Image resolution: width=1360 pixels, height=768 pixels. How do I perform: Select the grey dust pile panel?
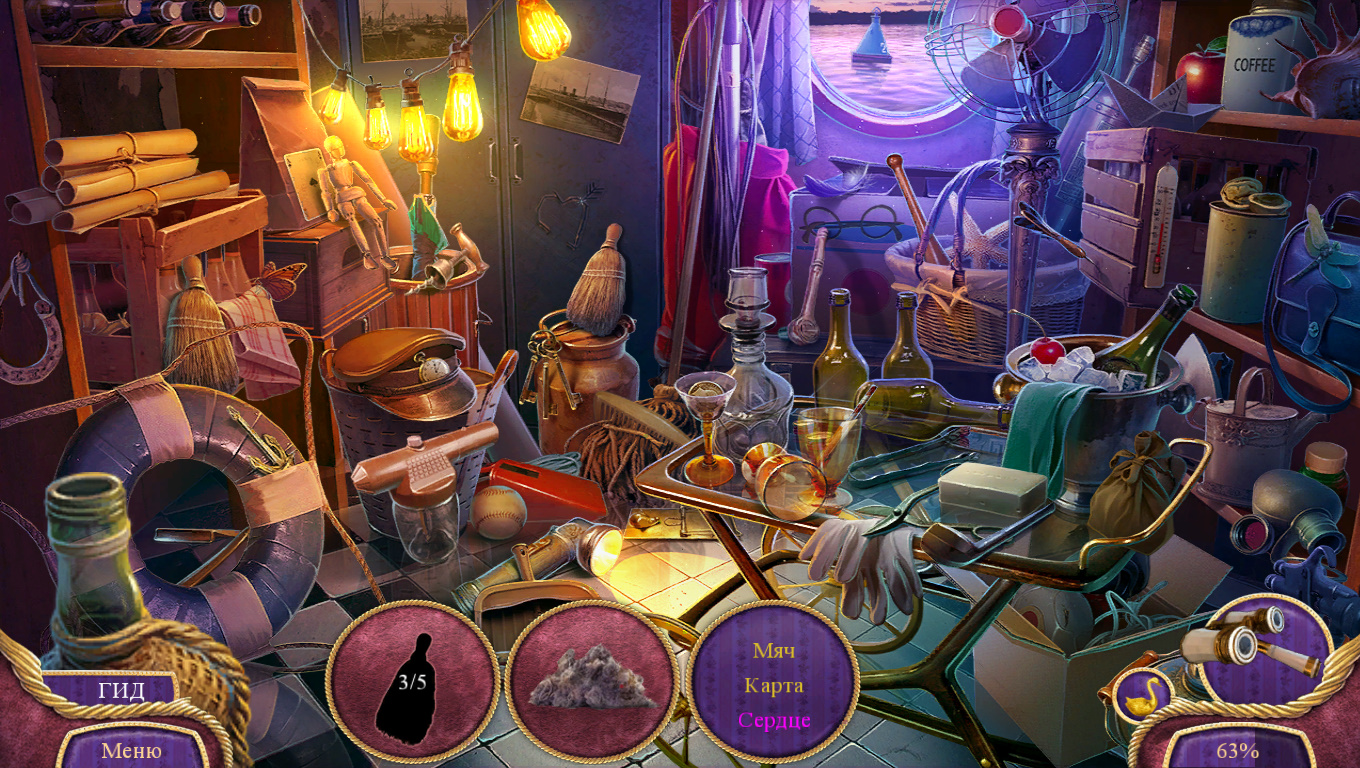[x=592, y=681]
